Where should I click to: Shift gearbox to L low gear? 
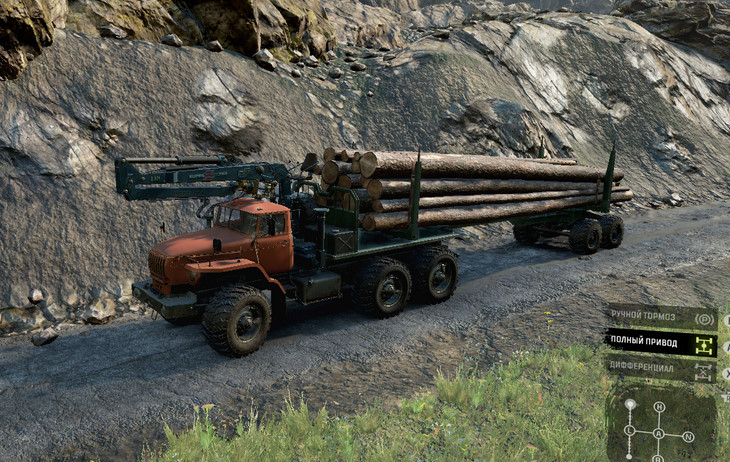[629, 430]
